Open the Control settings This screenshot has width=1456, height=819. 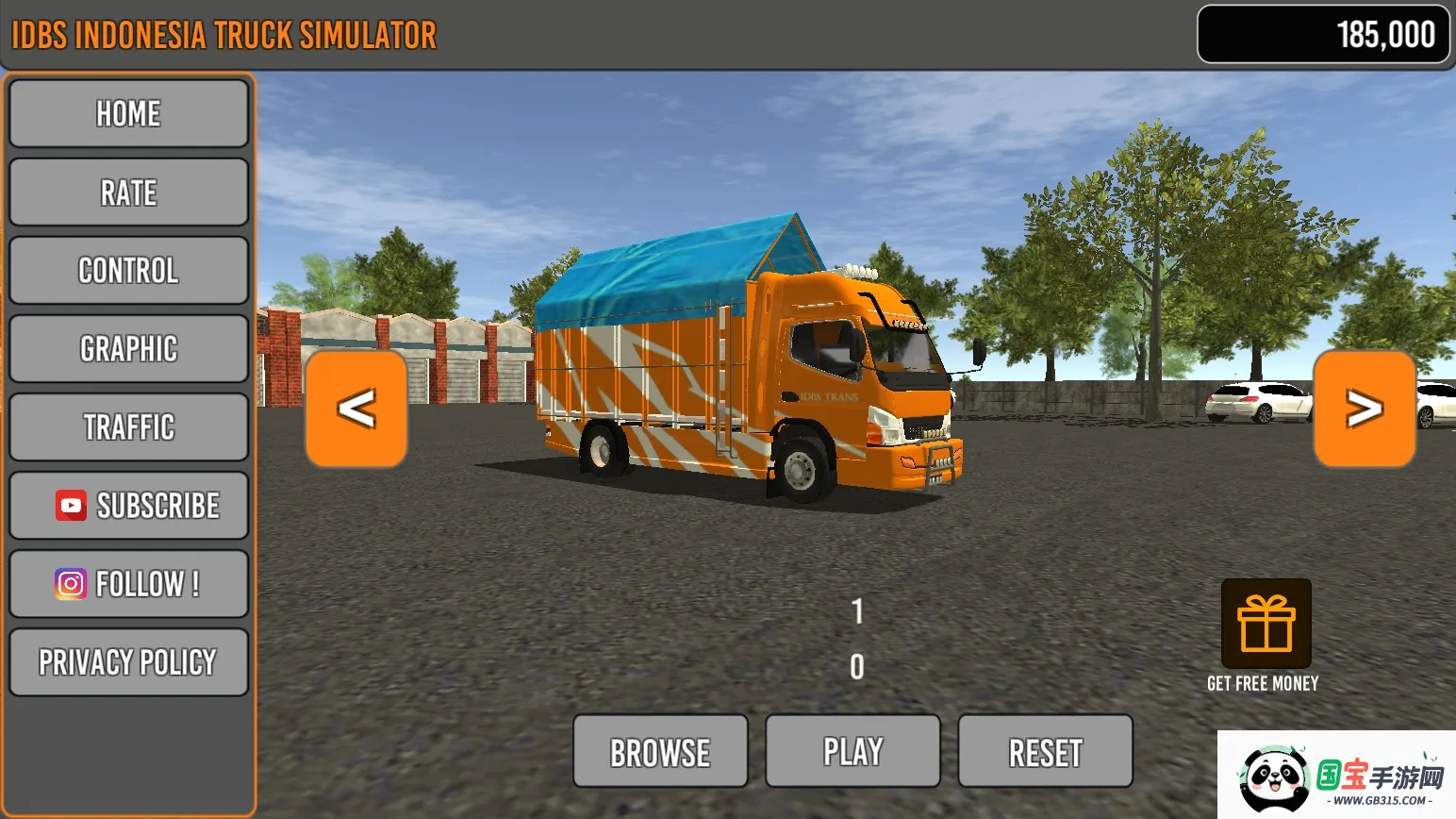coord(128,271)
